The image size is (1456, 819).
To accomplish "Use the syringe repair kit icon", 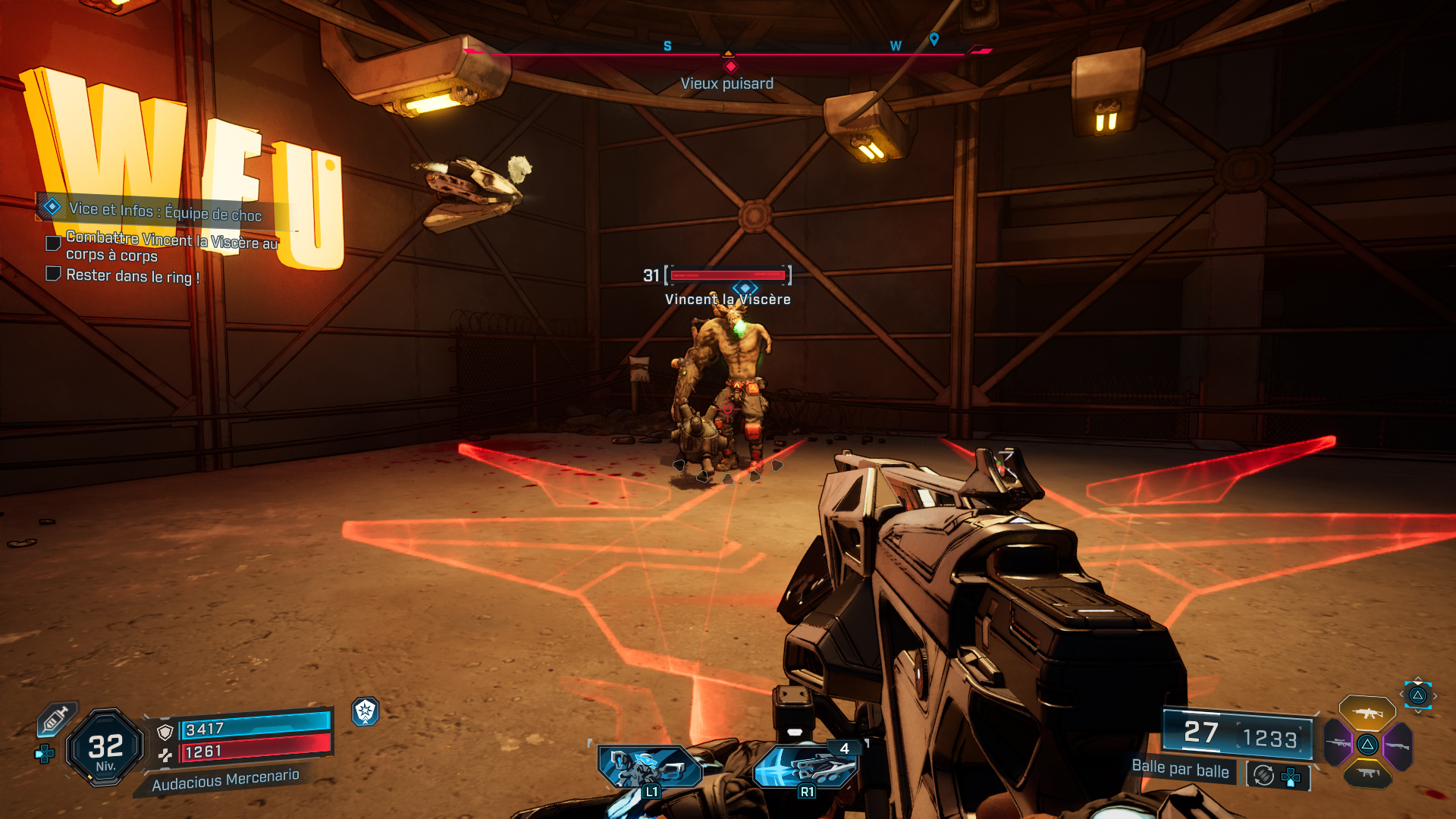I will (55, 718).
